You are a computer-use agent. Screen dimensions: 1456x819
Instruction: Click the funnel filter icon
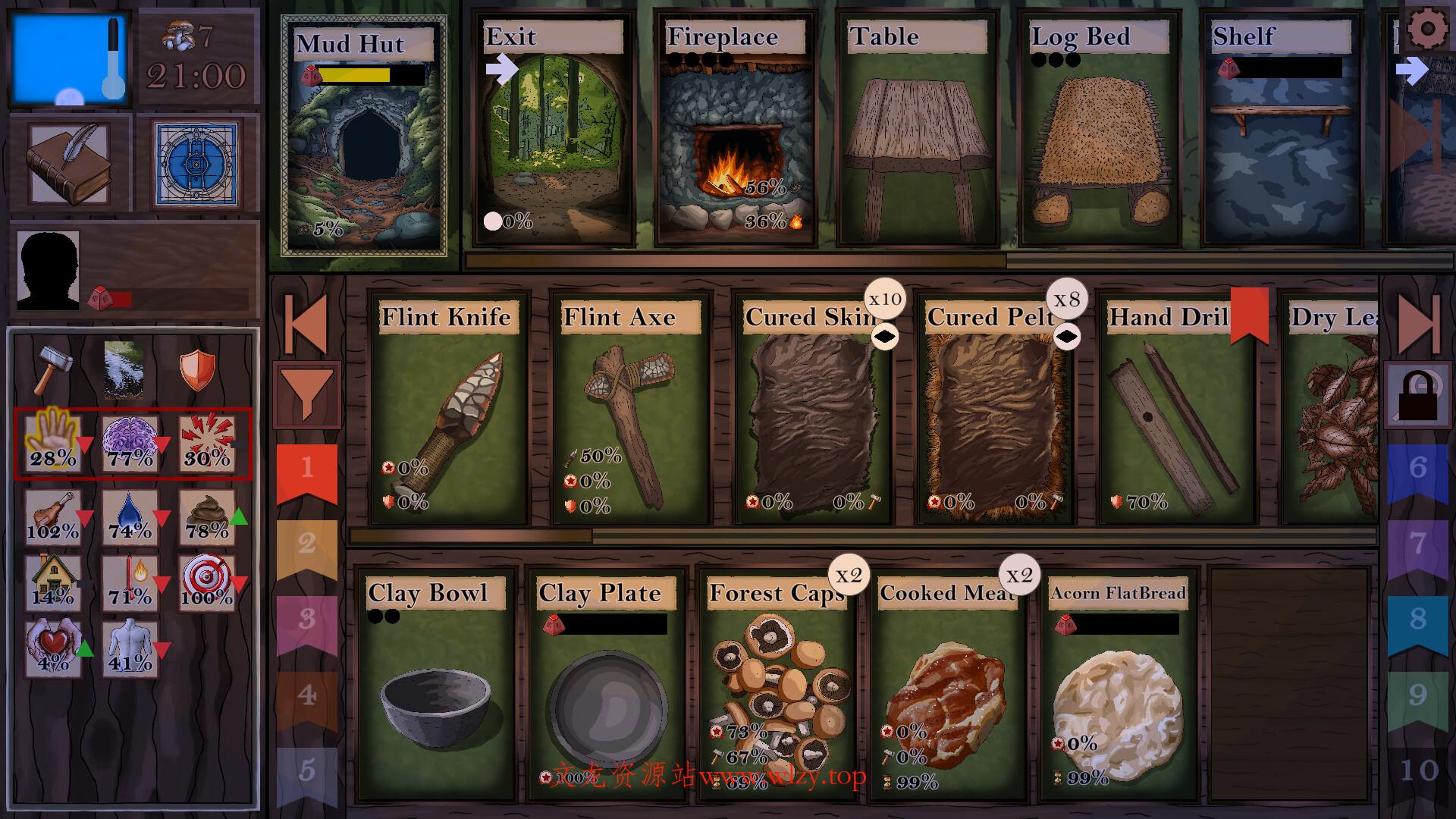click(306, 394)
